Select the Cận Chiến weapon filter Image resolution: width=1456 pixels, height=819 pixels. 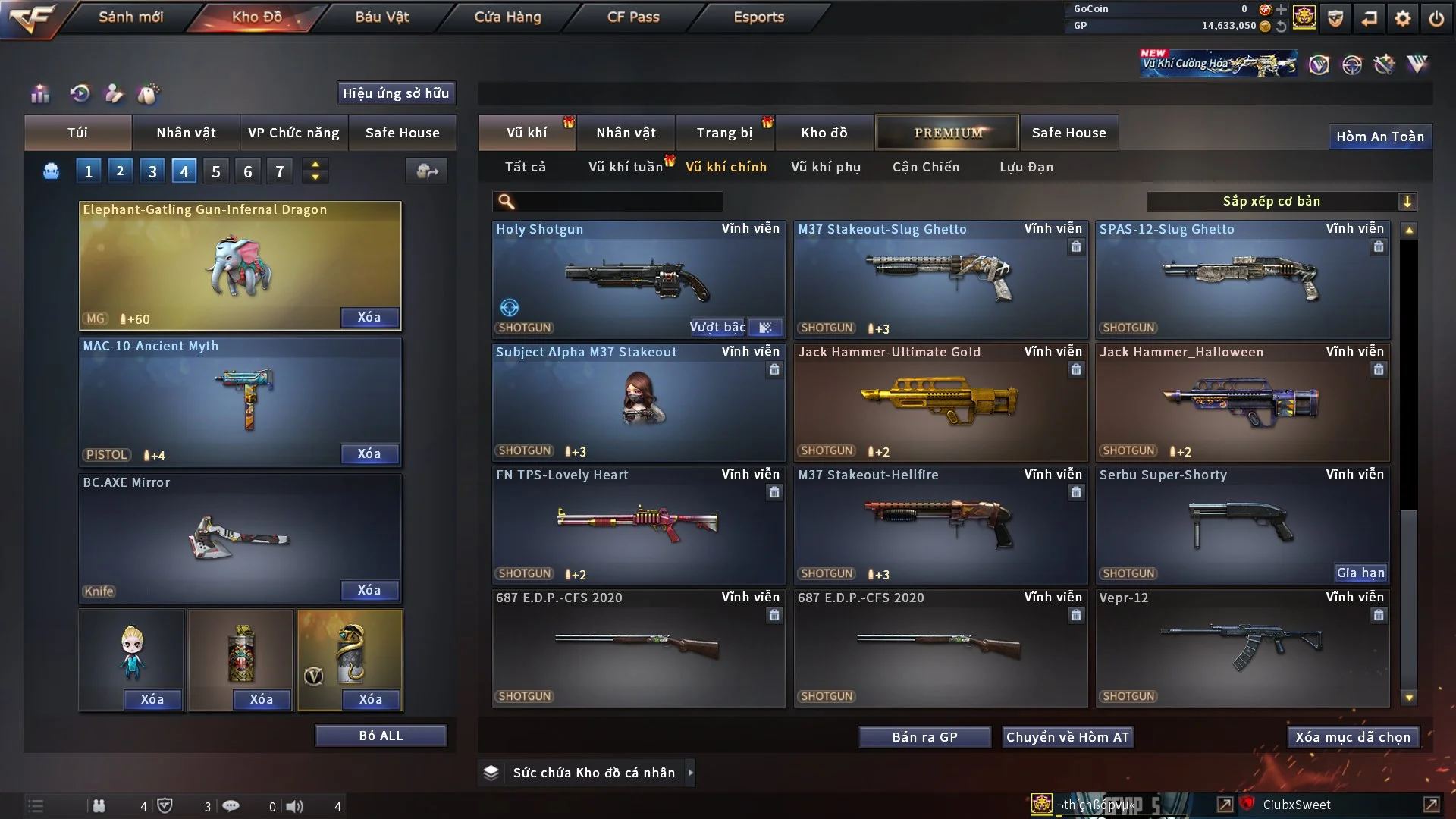tap(925, 167)
